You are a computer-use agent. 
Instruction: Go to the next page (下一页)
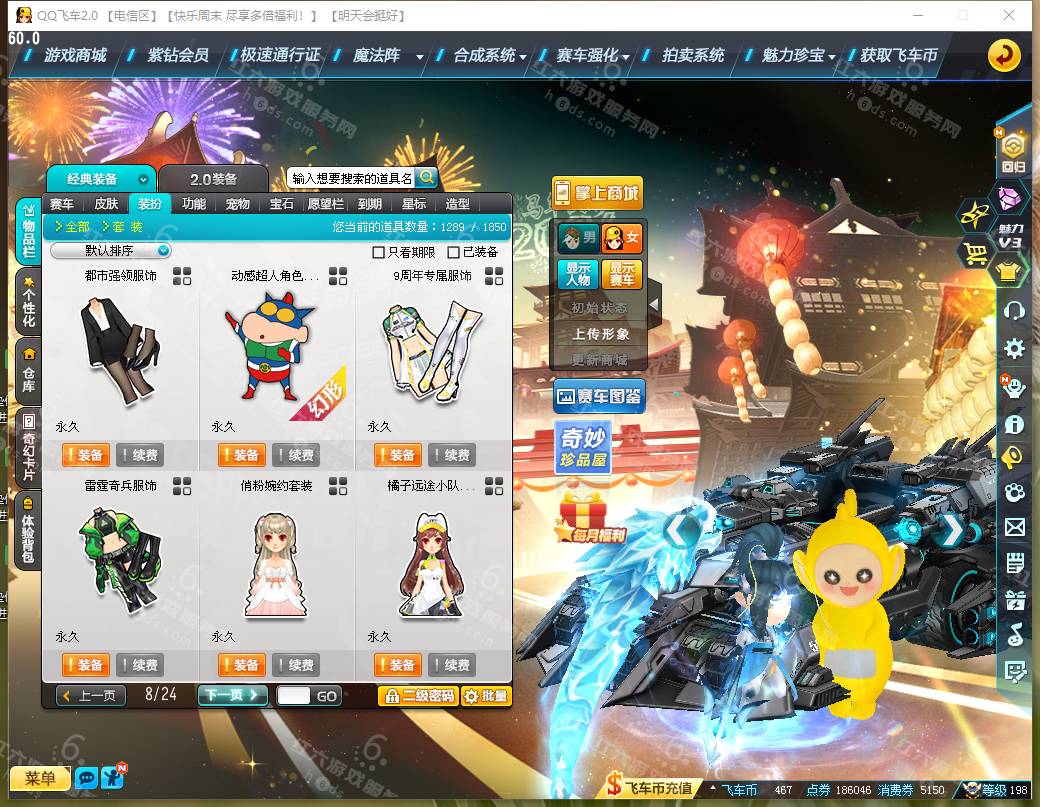point(232,695)
